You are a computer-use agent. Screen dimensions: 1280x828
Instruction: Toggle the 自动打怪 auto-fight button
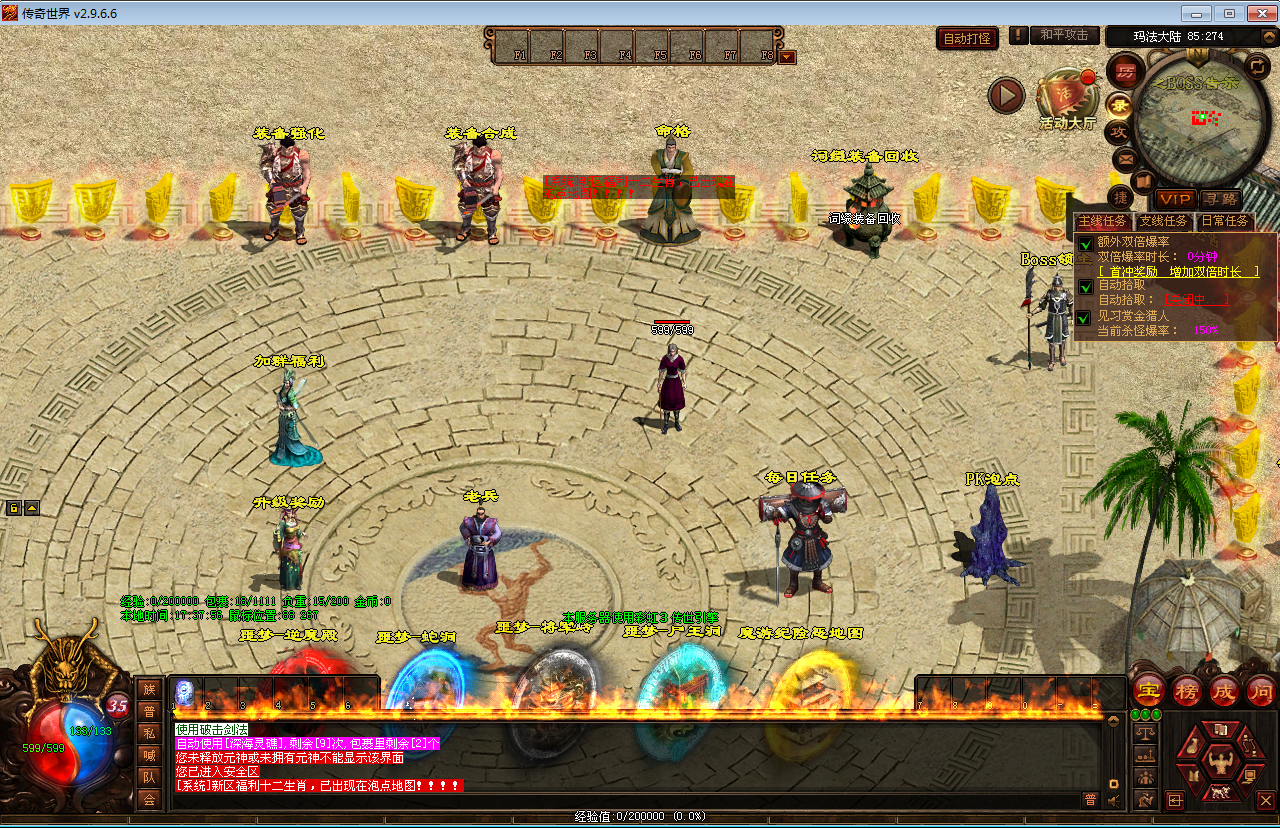[x=968, y=38]
